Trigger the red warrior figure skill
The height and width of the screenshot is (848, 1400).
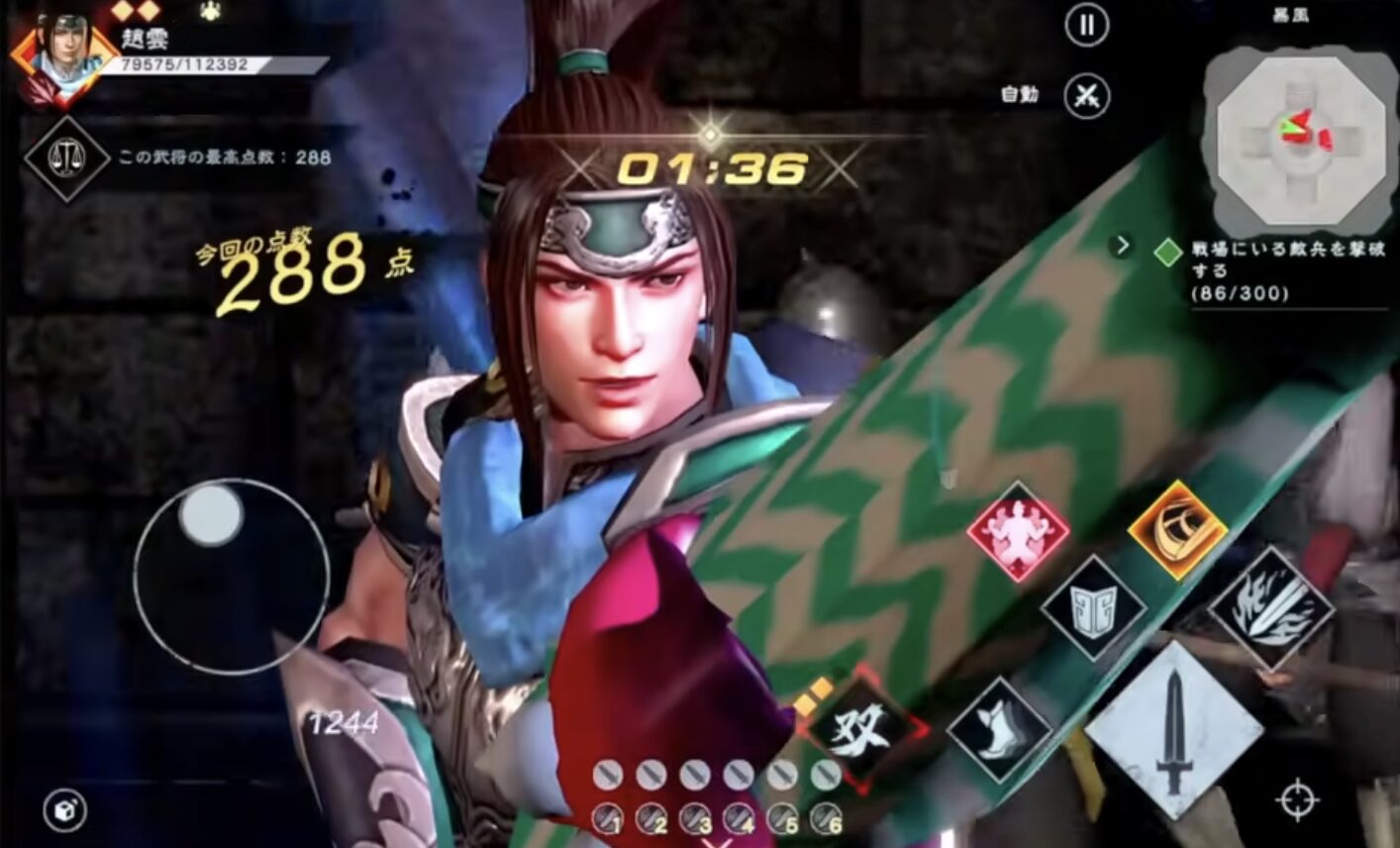click(x=1018, y=530)
